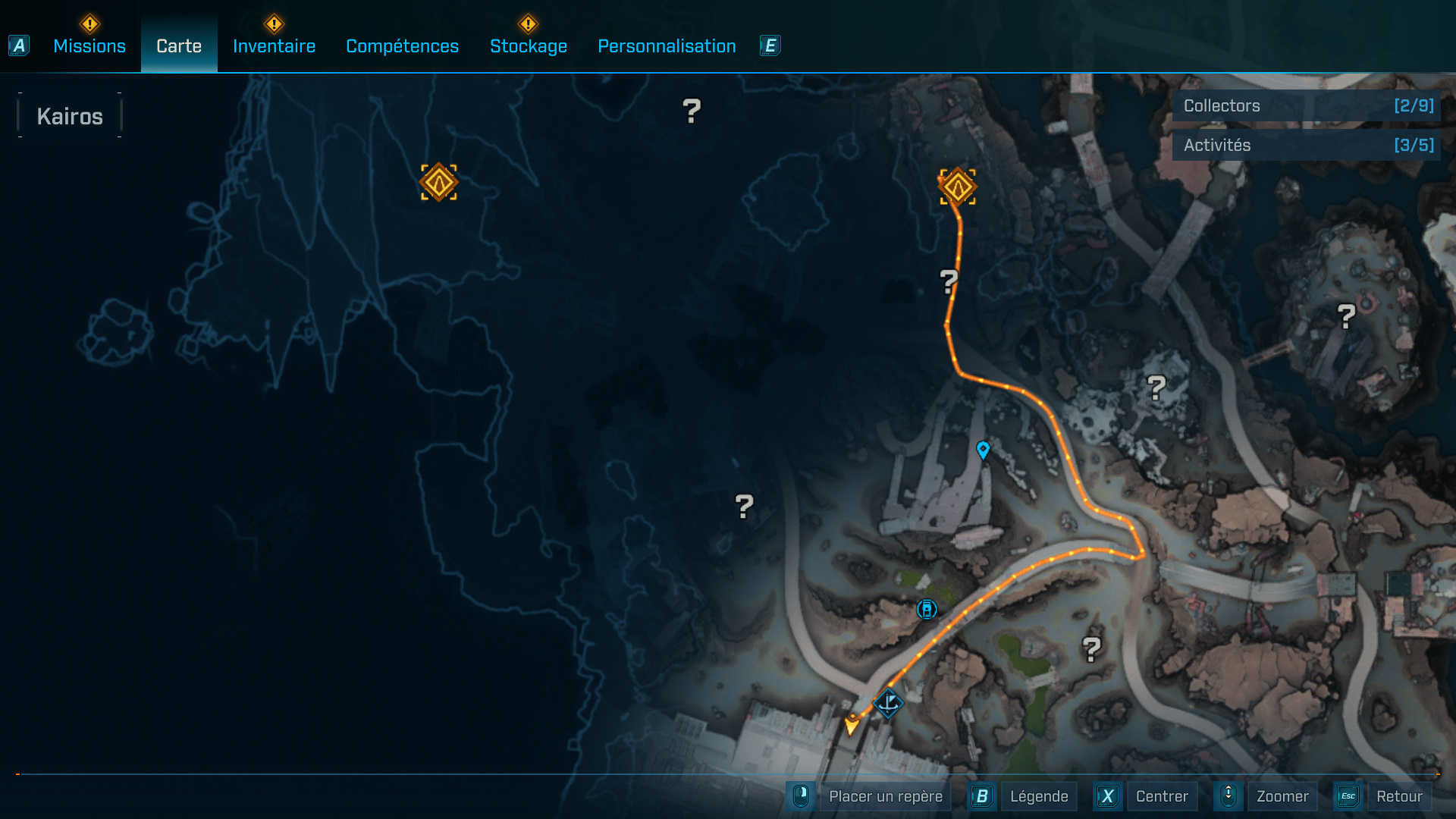Click the anchor fast-travel map icon
Screen dimensions: 1456x819
coord(888,703)
